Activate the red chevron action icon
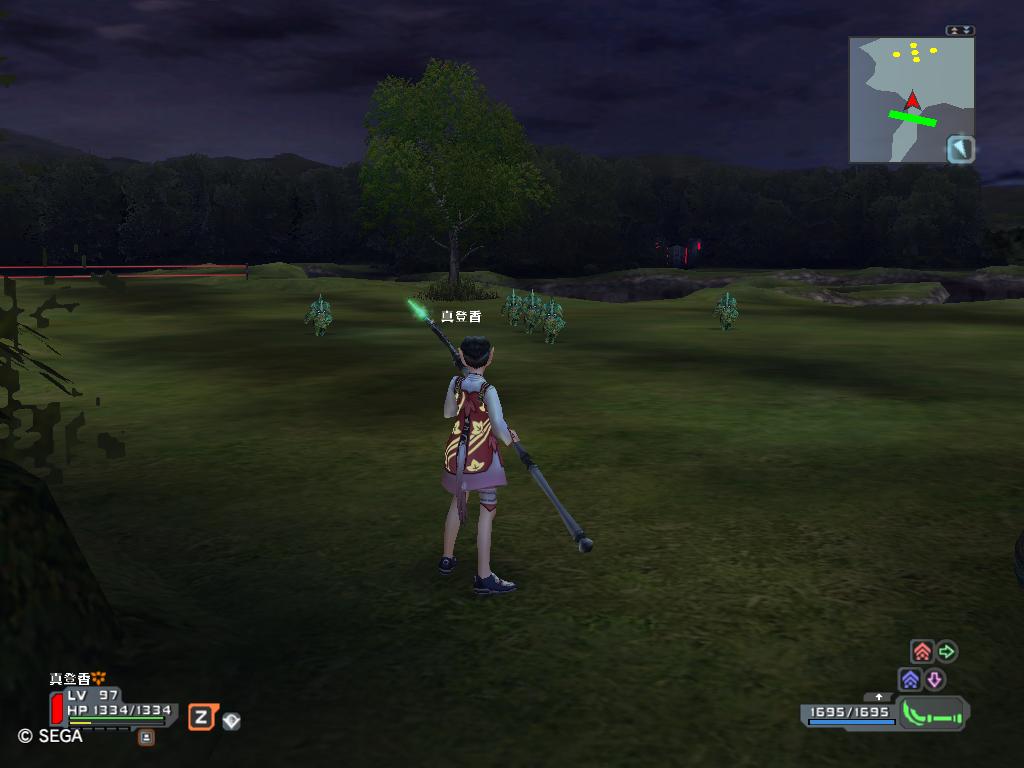1024x768 pixels. 922,652
